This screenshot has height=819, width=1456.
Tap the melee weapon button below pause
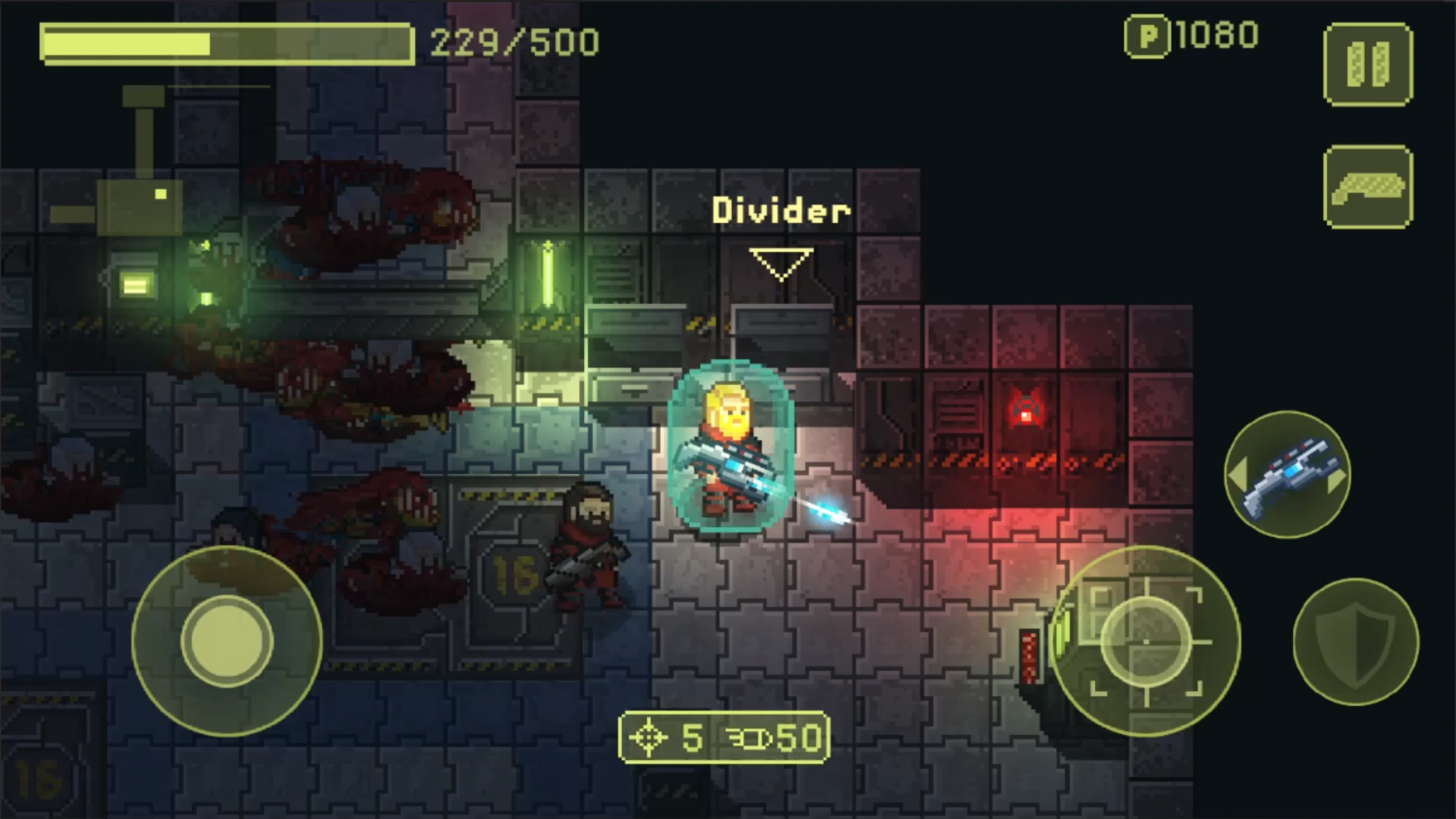pos(1368,187)
